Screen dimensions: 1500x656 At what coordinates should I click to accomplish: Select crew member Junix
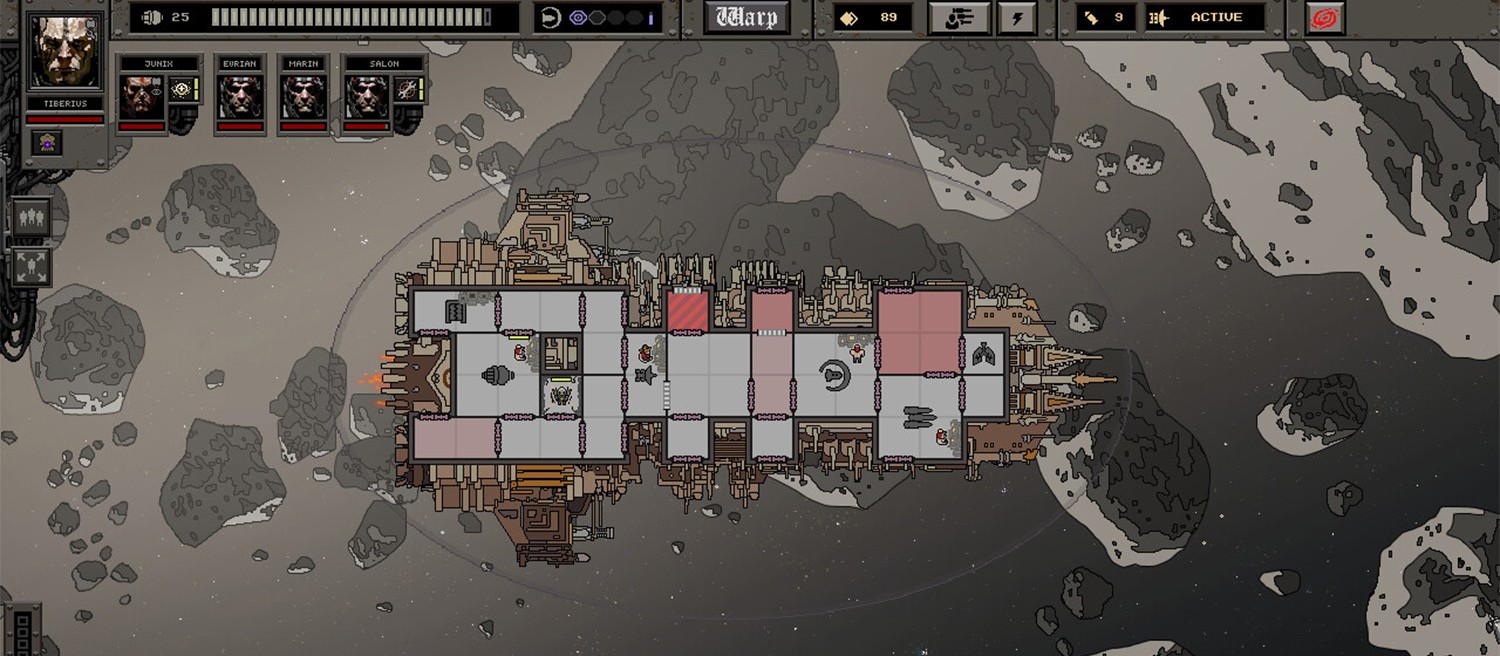(x=143, y=97)
